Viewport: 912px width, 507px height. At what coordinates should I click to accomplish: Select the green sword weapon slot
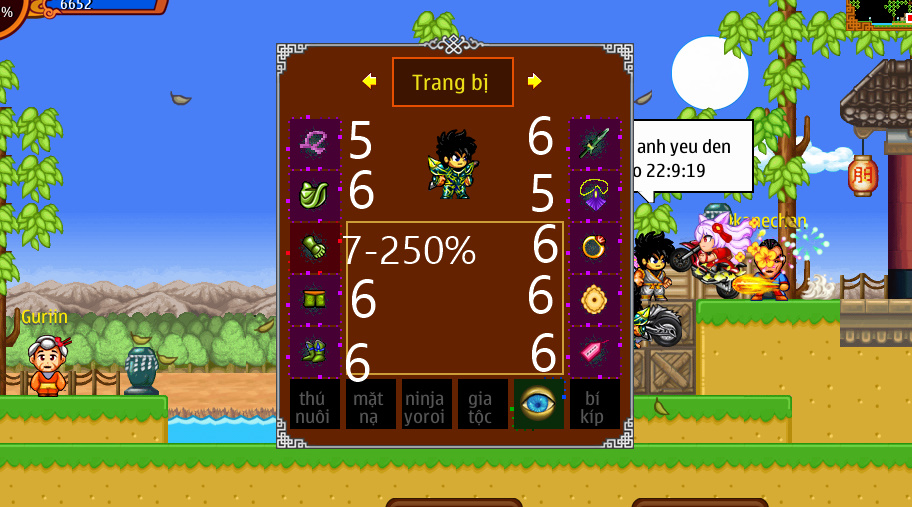tap(594, 144)
